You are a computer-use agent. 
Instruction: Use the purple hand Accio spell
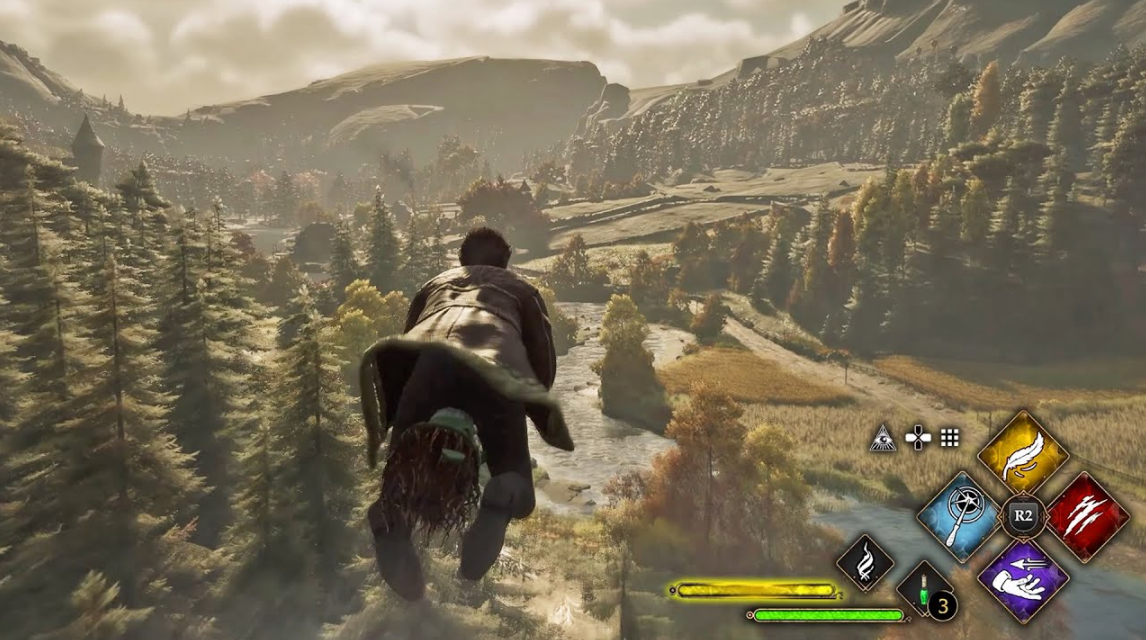coord(1022,580)
